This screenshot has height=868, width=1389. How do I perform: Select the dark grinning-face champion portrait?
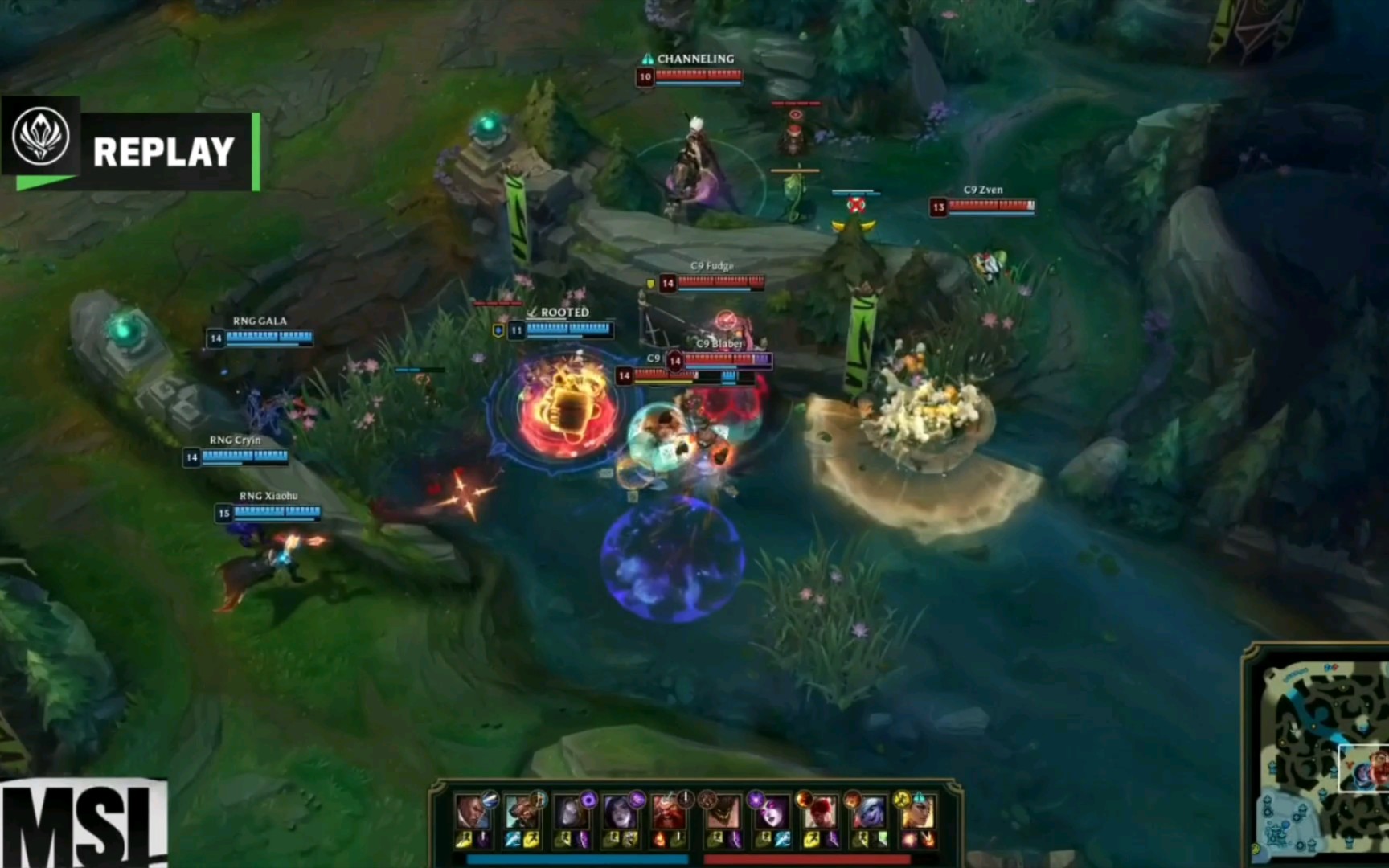721,811
